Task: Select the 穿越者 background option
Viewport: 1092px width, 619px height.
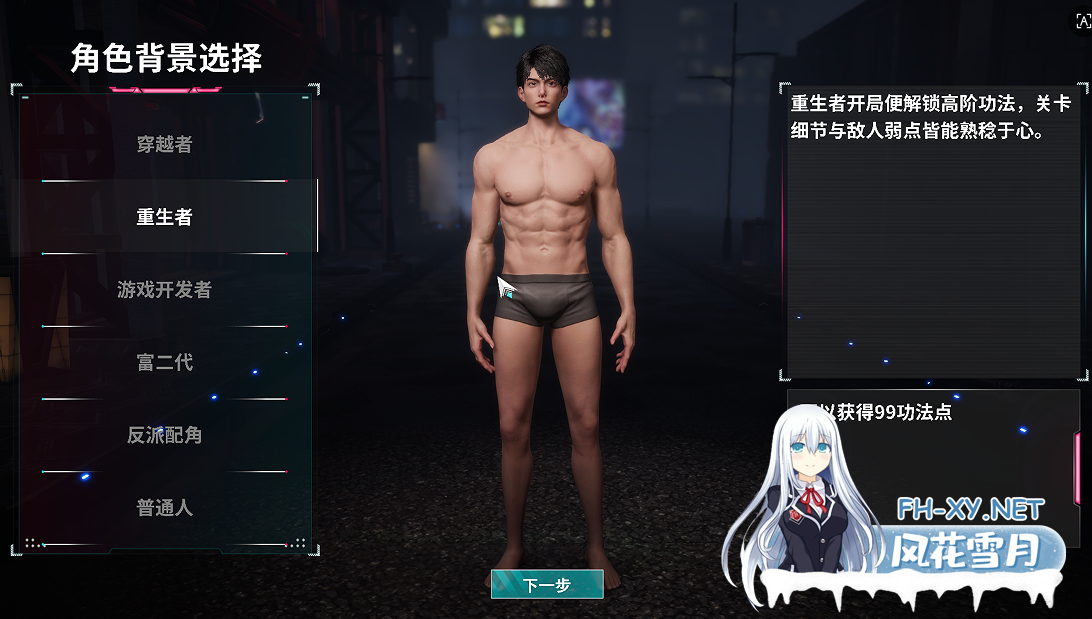Action: 164,144
